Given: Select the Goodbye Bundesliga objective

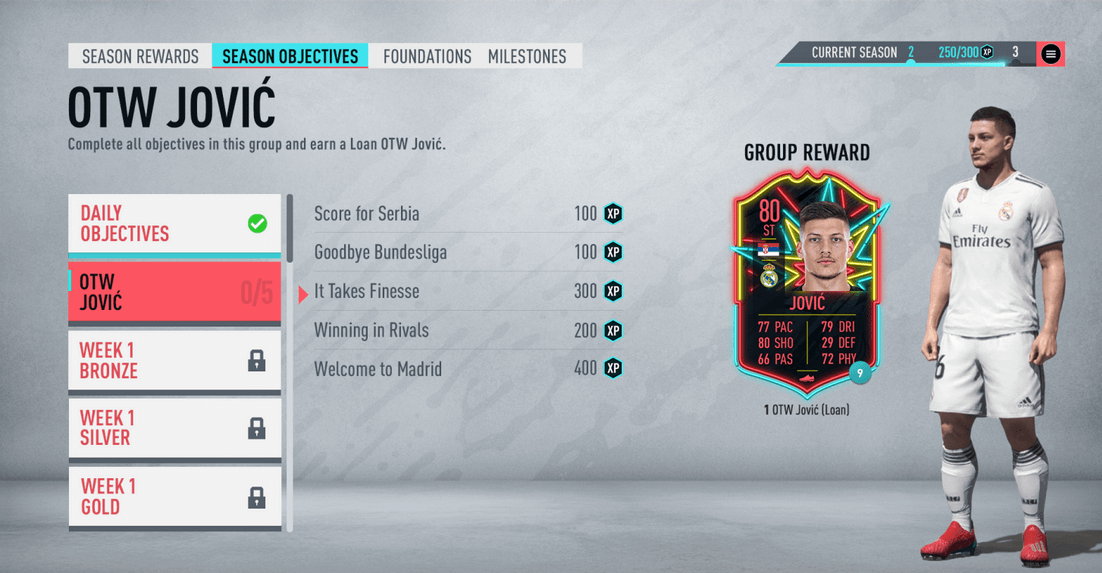Looking at the screenshot, I should coord(468,252).
